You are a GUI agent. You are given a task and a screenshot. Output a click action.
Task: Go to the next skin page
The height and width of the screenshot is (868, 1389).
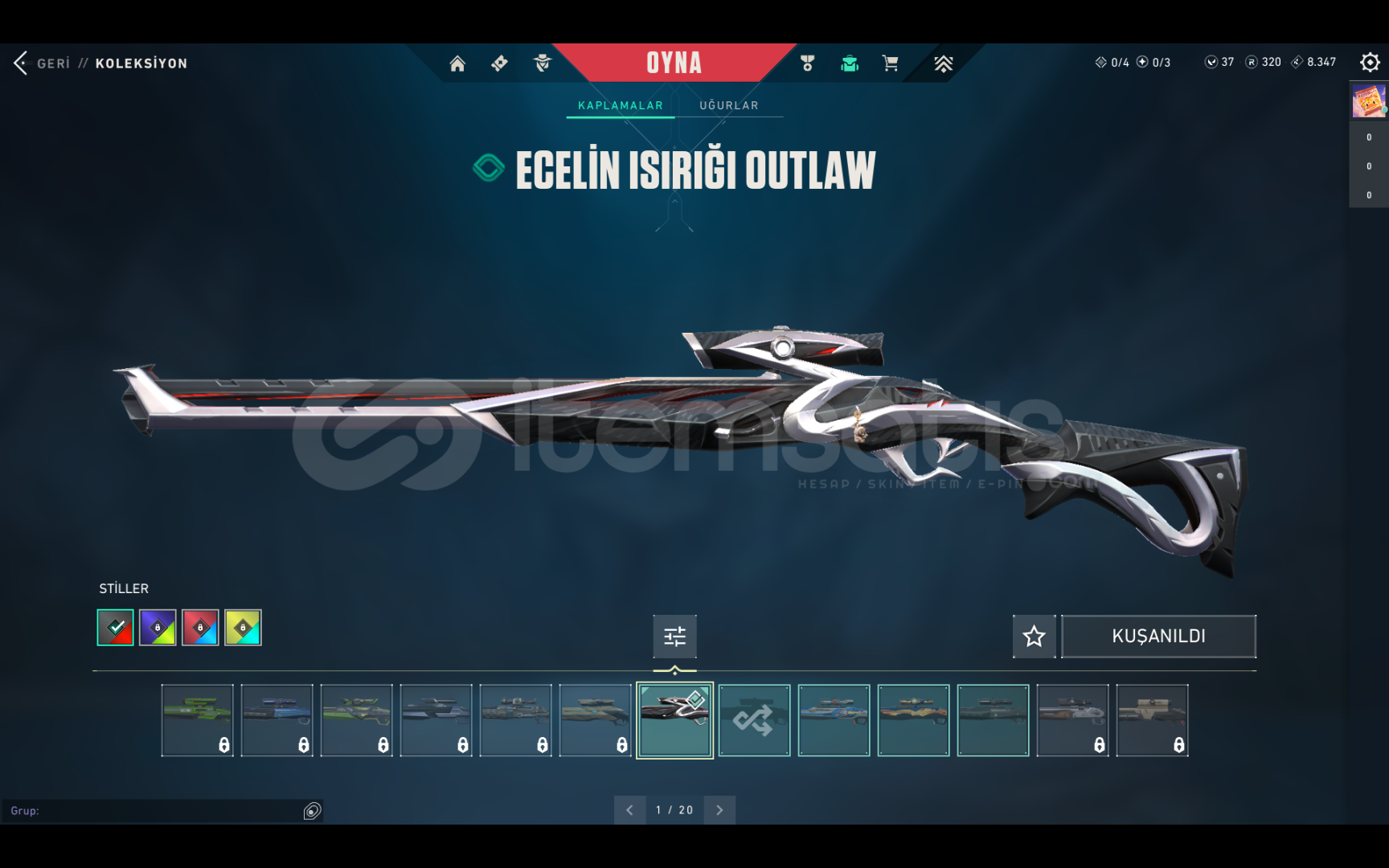pyautogui.click(x=719, y=810)
